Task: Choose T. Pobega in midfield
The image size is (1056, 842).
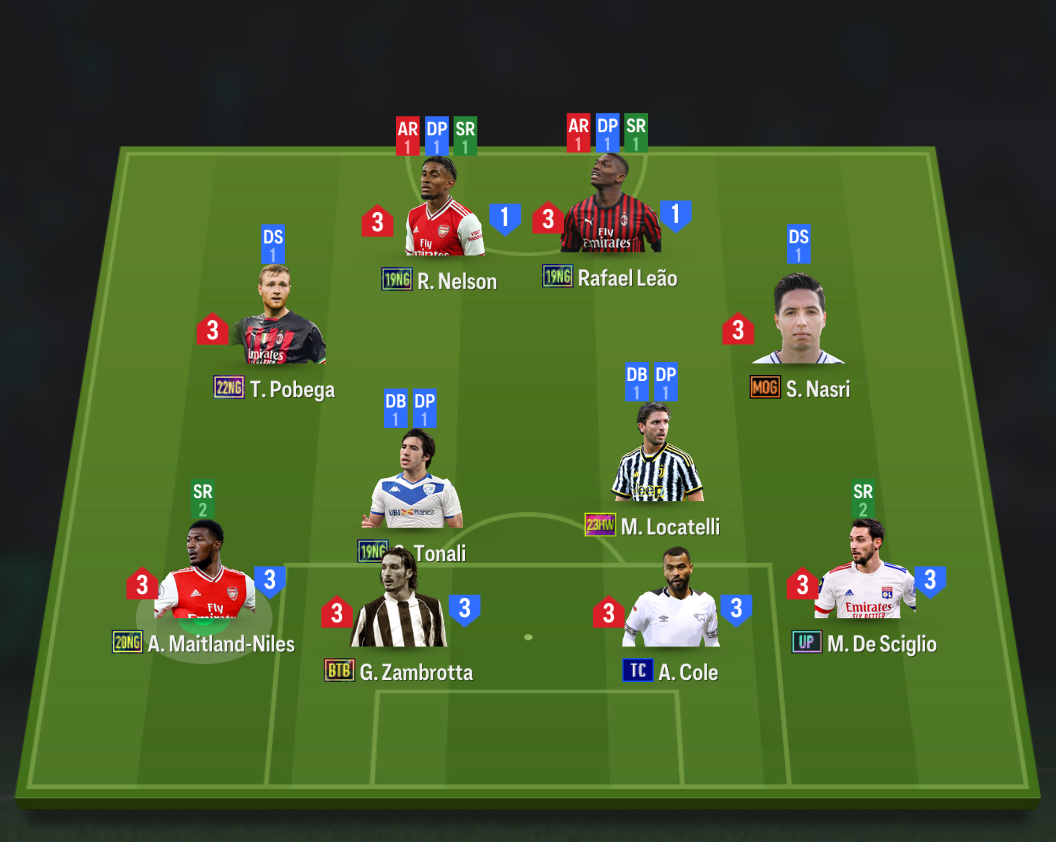Action: pyautogui.click(x=278, y=318)
